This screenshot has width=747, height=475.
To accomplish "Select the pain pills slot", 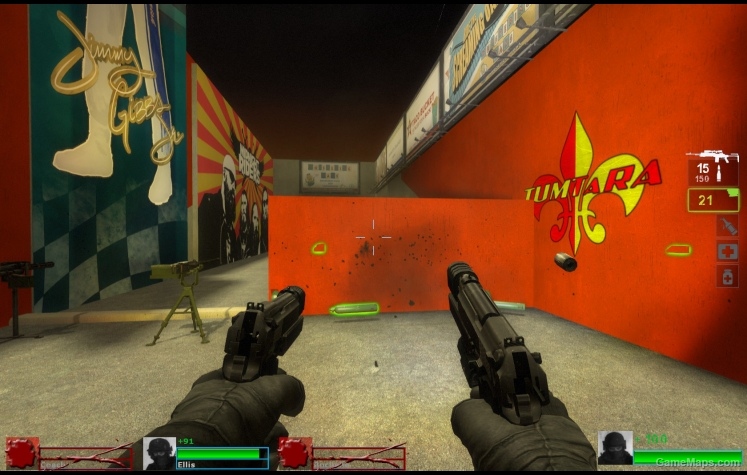I will tap(727, 276).
